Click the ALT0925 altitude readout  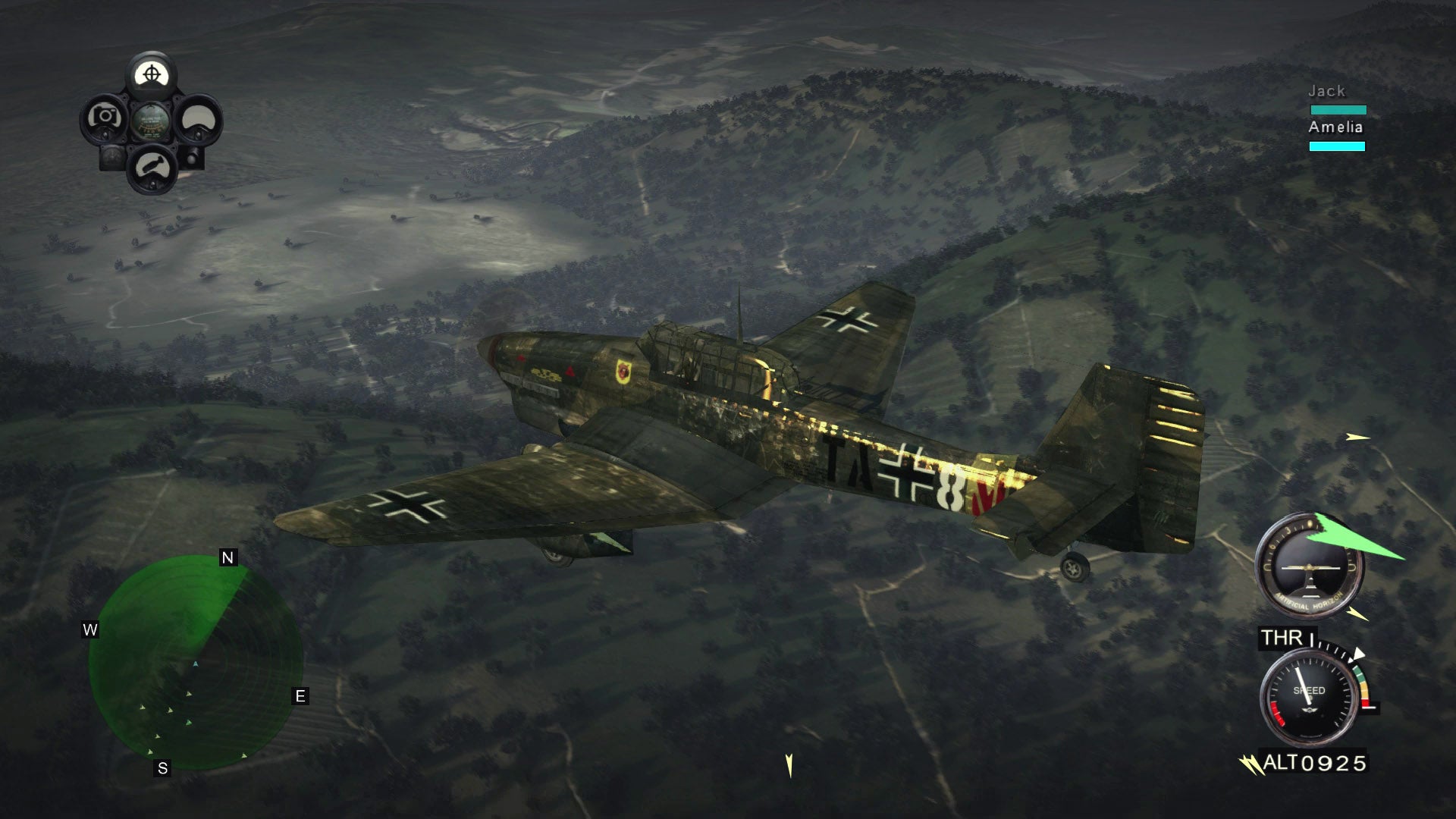1314,761
